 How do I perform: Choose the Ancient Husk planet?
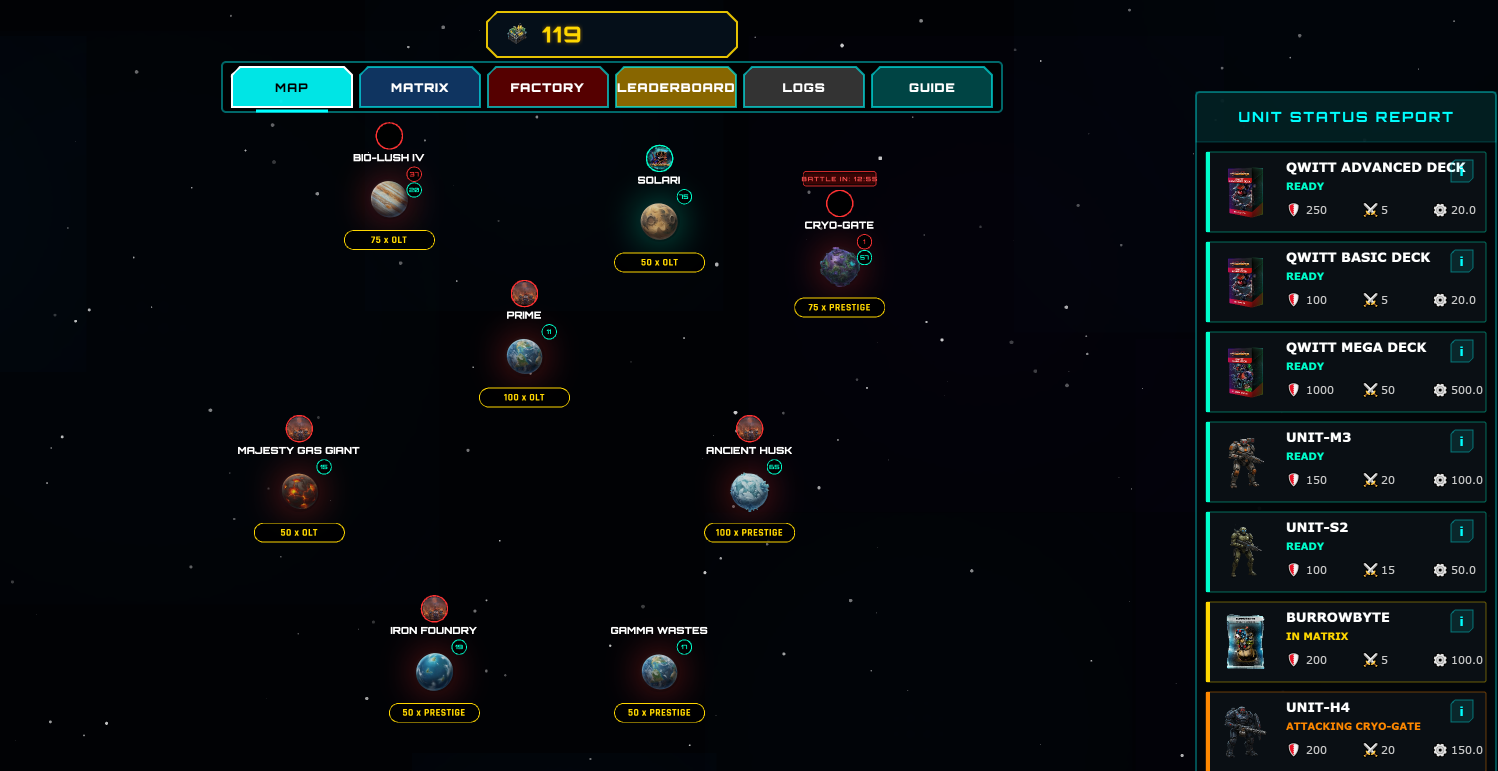[749, 491]
